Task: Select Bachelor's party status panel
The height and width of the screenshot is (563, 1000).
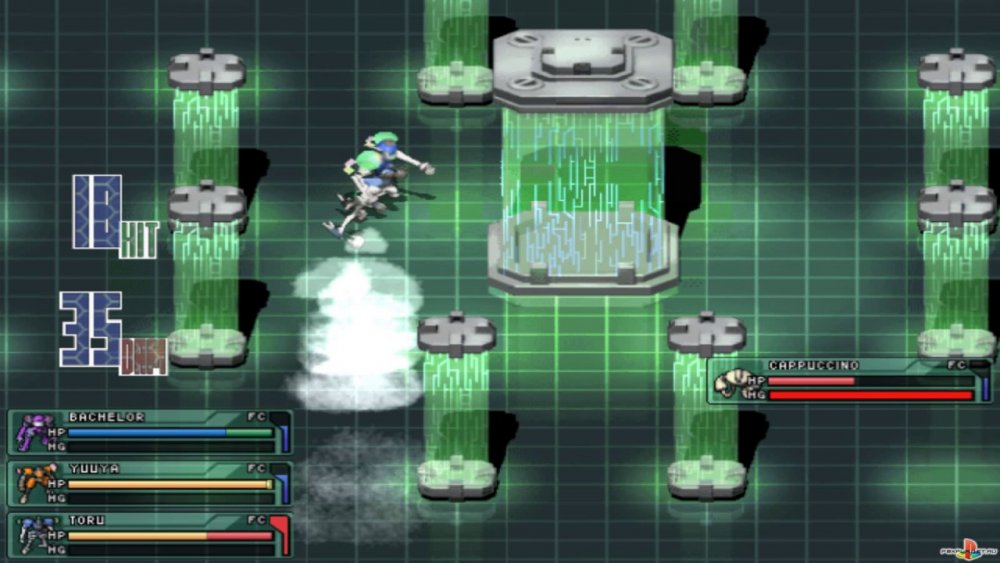Action: pyautogui.click(x=150, y=432)
